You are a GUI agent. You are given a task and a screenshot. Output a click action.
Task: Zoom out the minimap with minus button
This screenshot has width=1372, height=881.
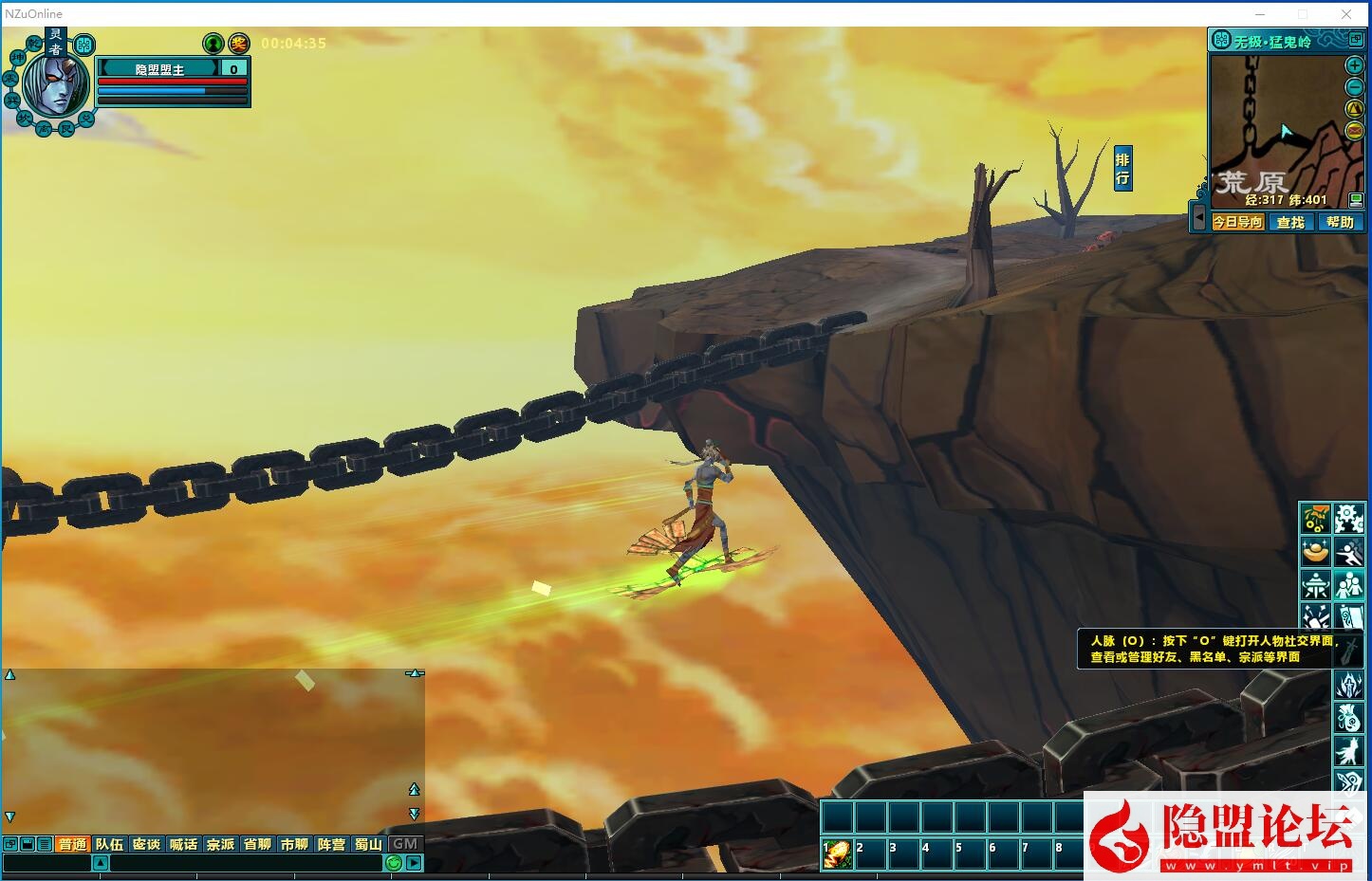(x=1355, y=87)
